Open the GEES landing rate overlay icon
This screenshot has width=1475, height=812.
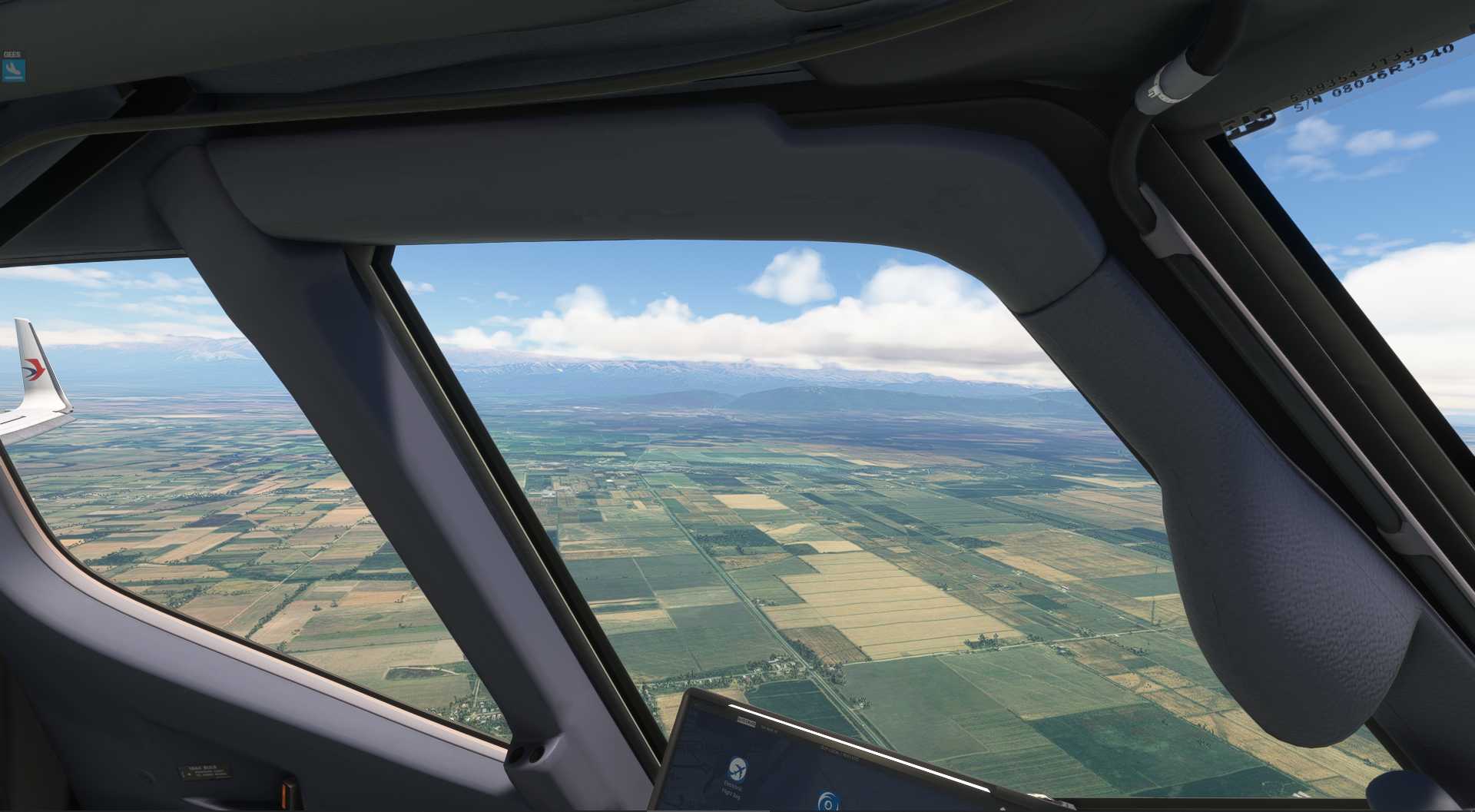(13, 70)
